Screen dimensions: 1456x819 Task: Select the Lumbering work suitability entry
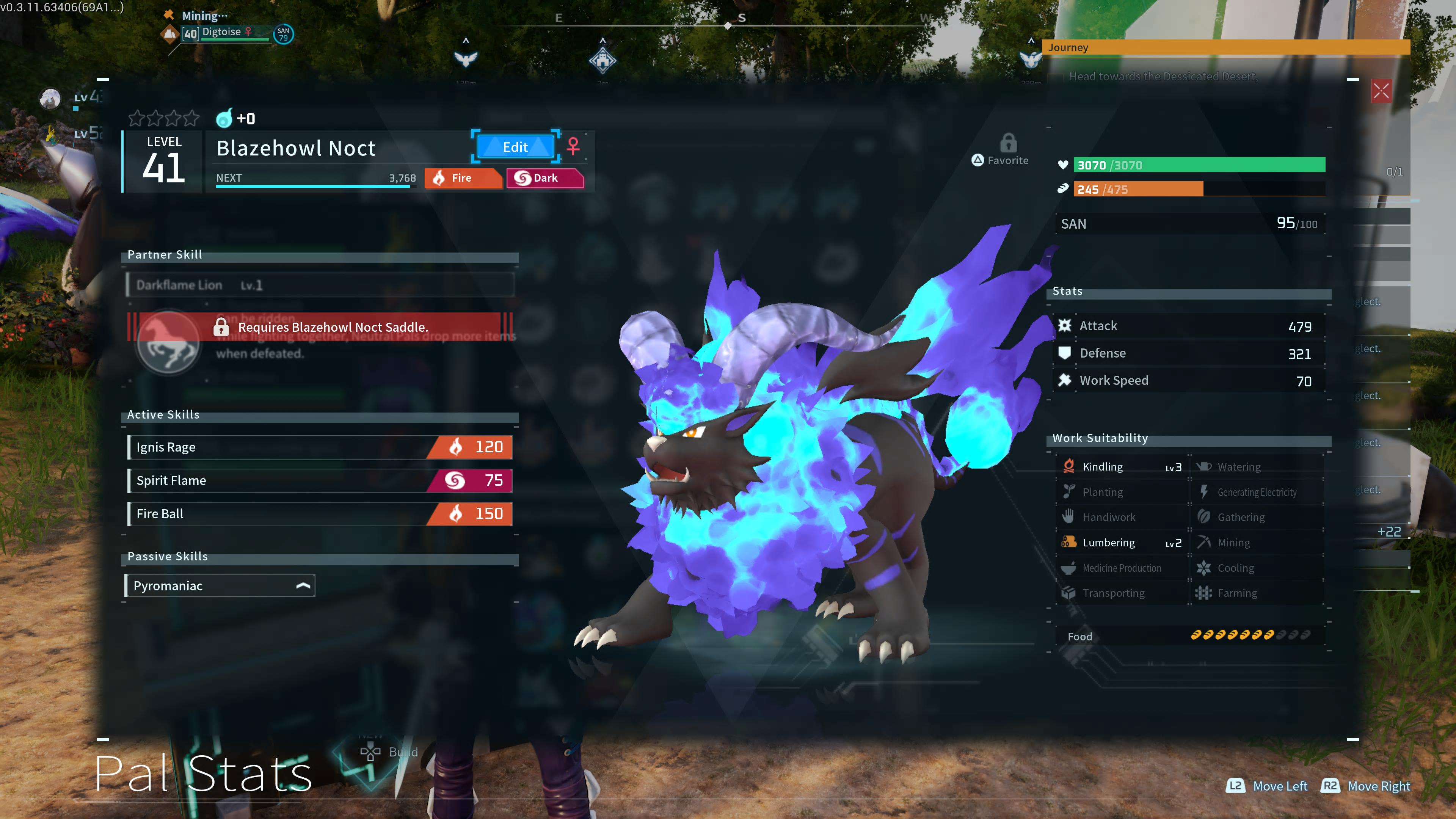click(x=1122, y=543)
